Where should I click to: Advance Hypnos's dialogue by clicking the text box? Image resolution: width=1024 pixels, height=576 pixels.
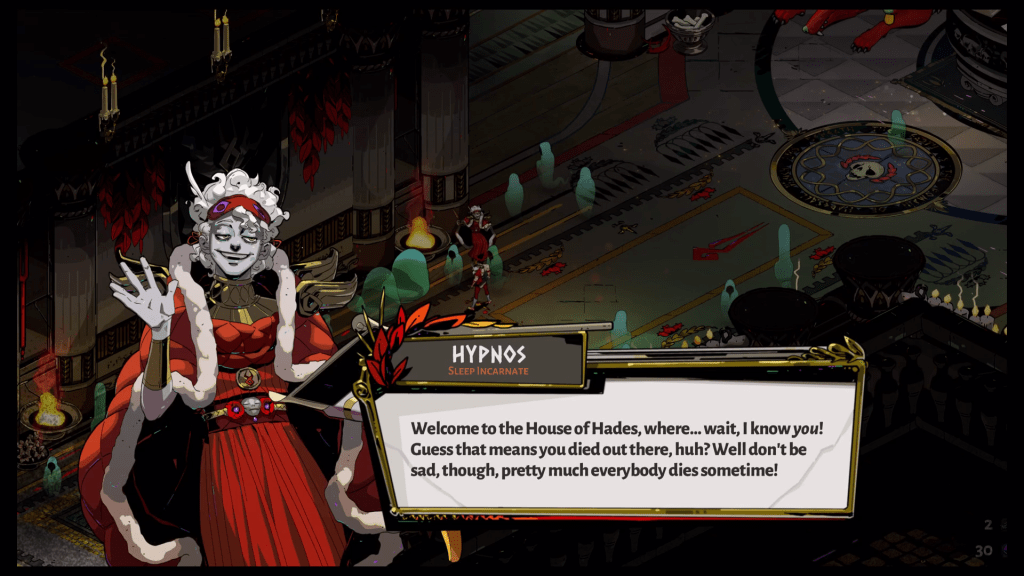tap(618, 447)
